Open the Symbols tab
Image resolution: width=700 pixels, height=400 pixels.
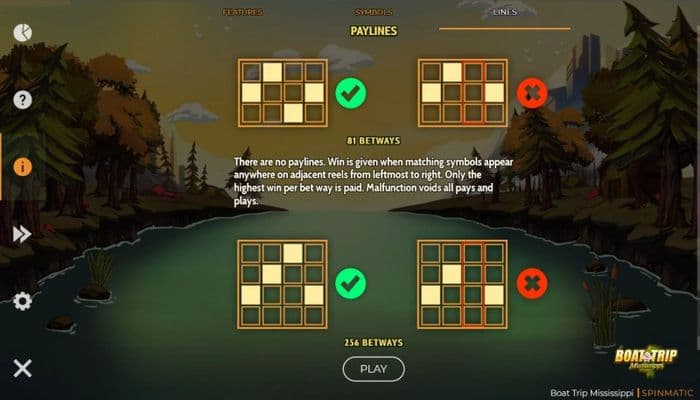pos(374,12)
